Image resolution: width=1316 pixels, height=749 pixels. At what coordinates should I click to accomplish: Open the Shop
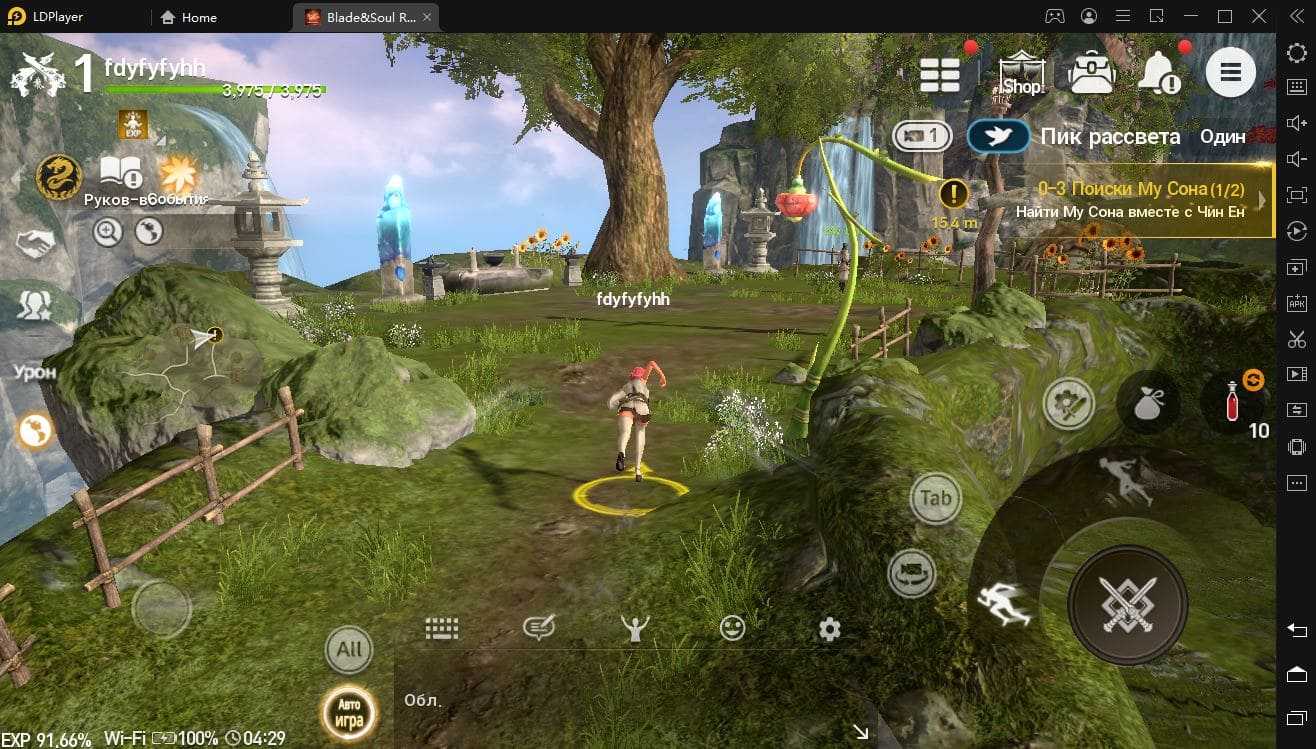point(1021,73)
